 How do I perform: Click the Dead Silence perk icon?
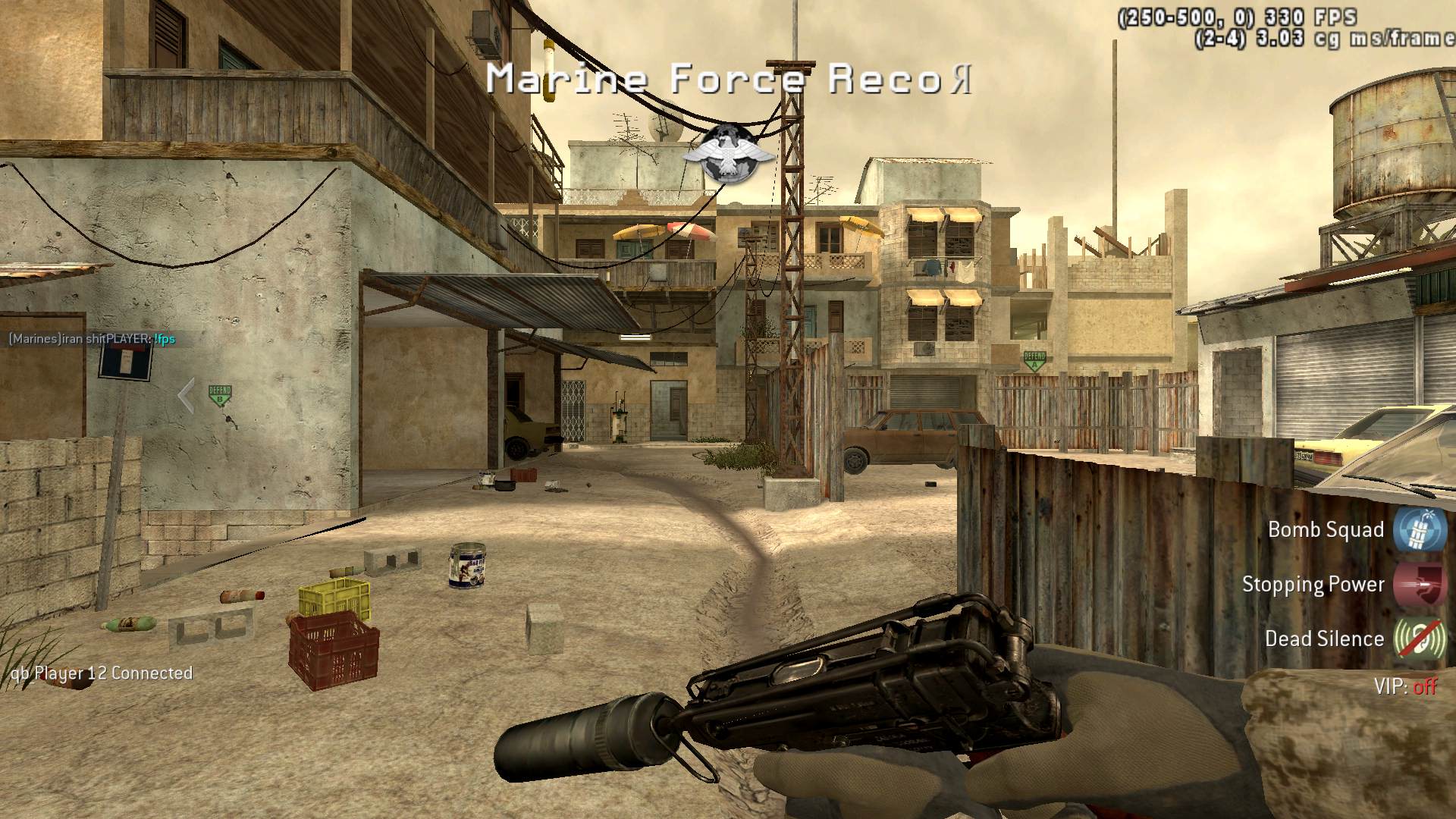click(x=1419, y=639)
